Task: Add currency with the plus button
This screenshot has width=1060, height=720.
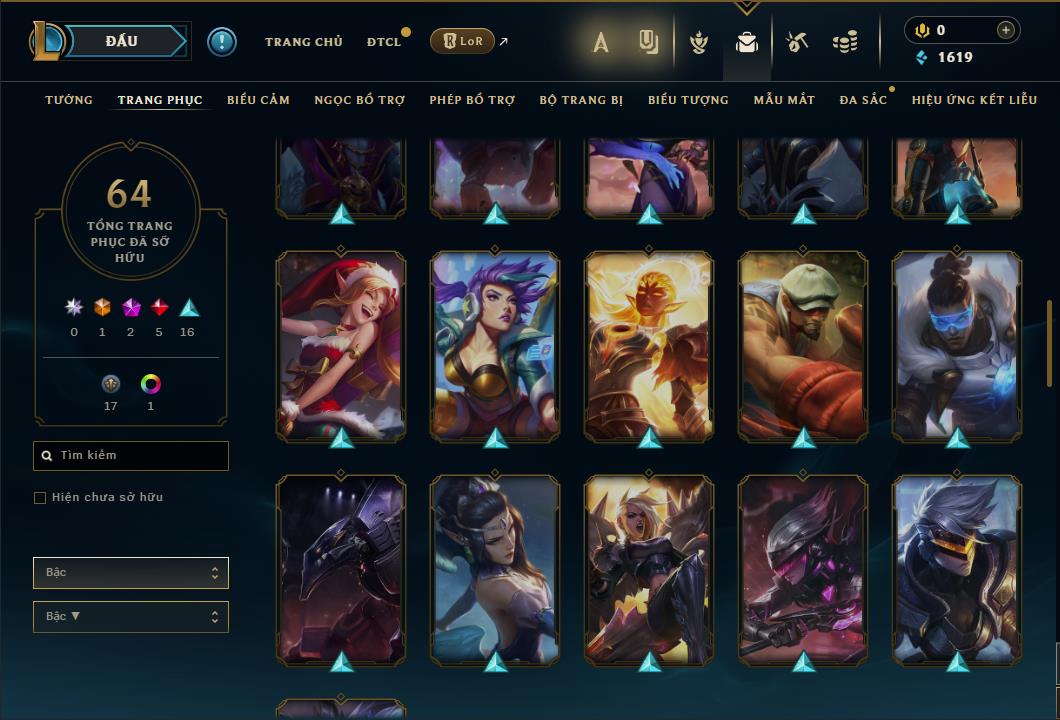Action: tap(1005, 31)
